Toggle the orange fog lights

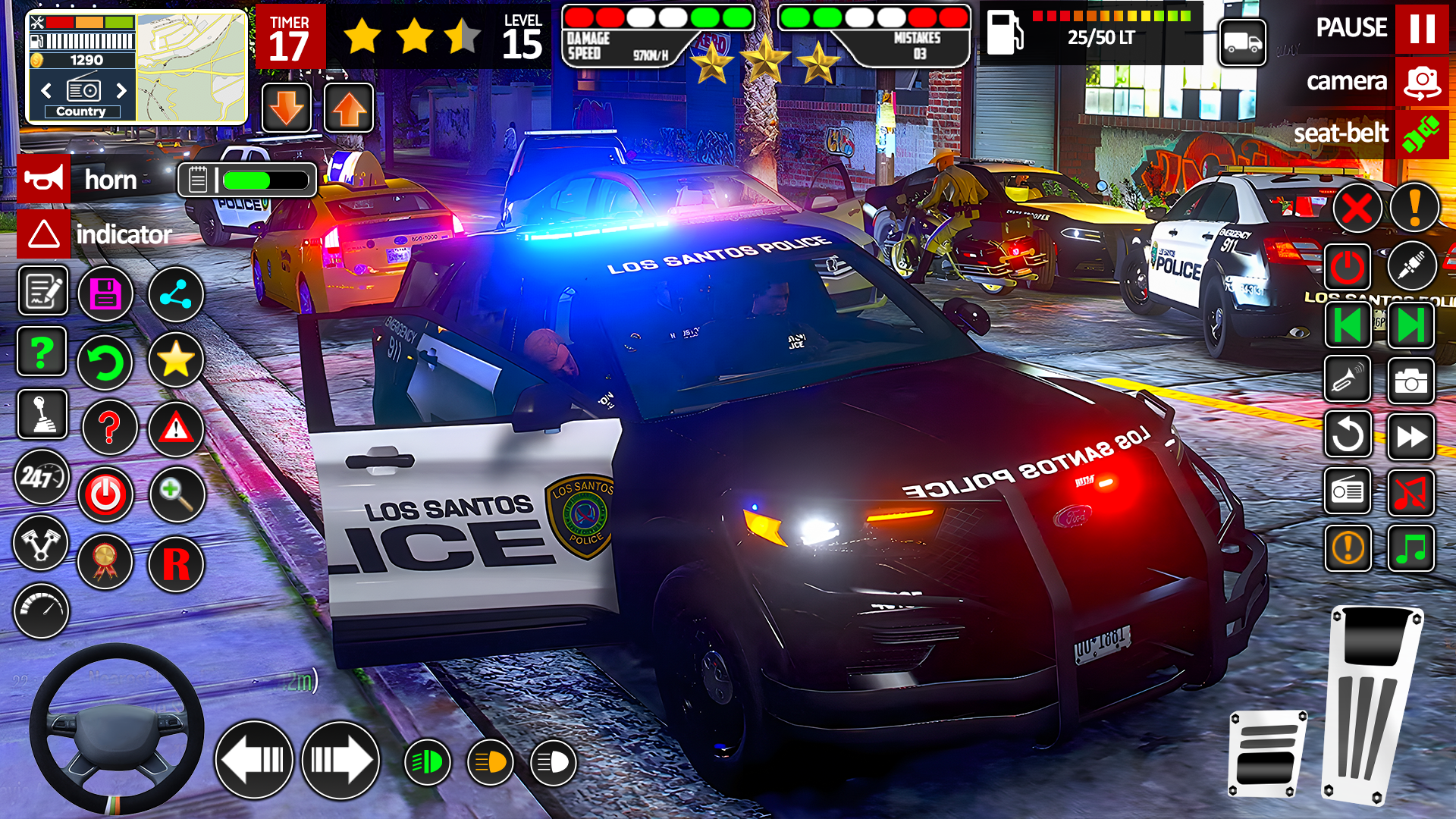pos(491,761)
